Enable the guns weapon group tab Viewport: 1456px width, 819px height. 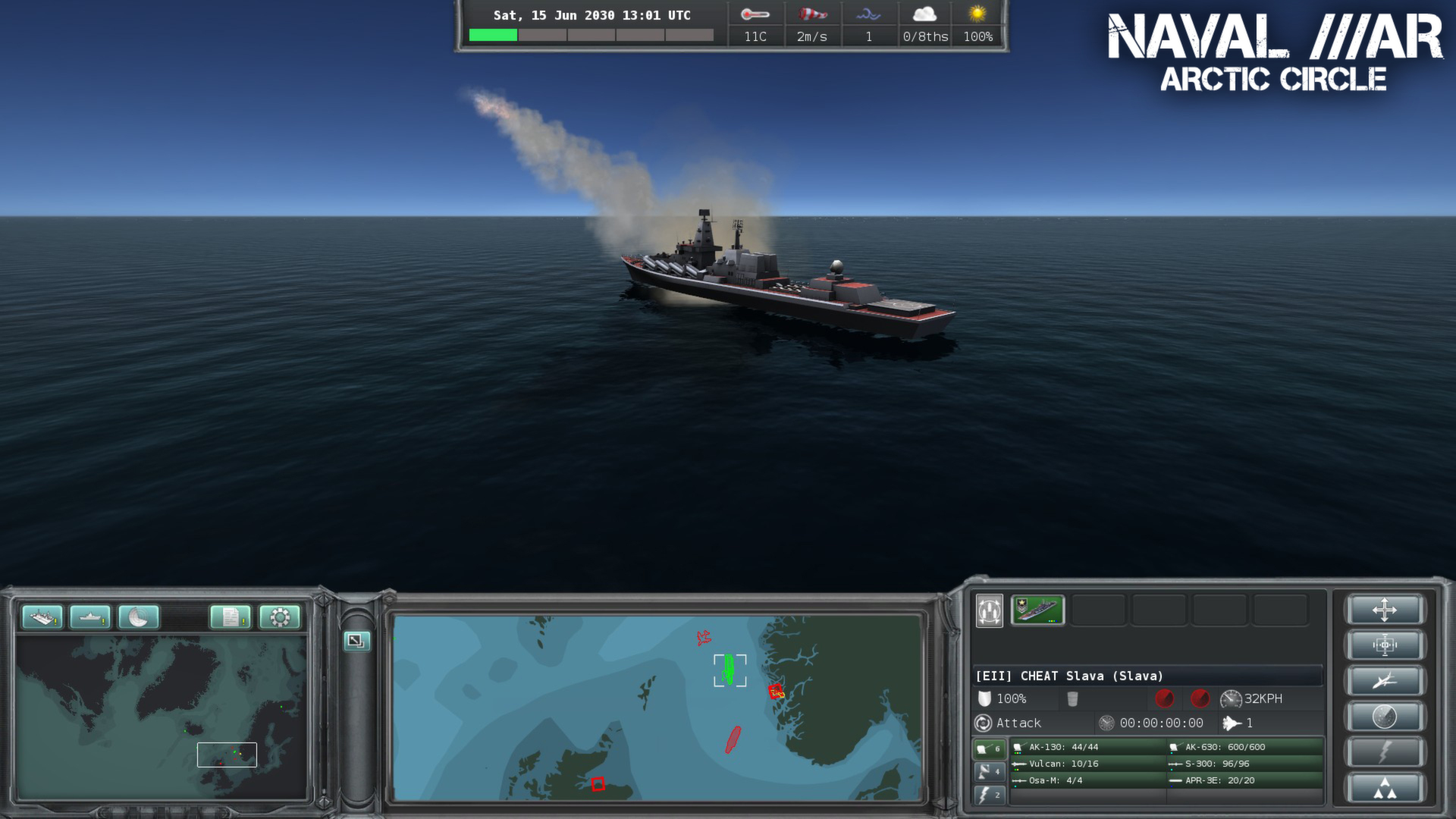(x=990, y=748)
